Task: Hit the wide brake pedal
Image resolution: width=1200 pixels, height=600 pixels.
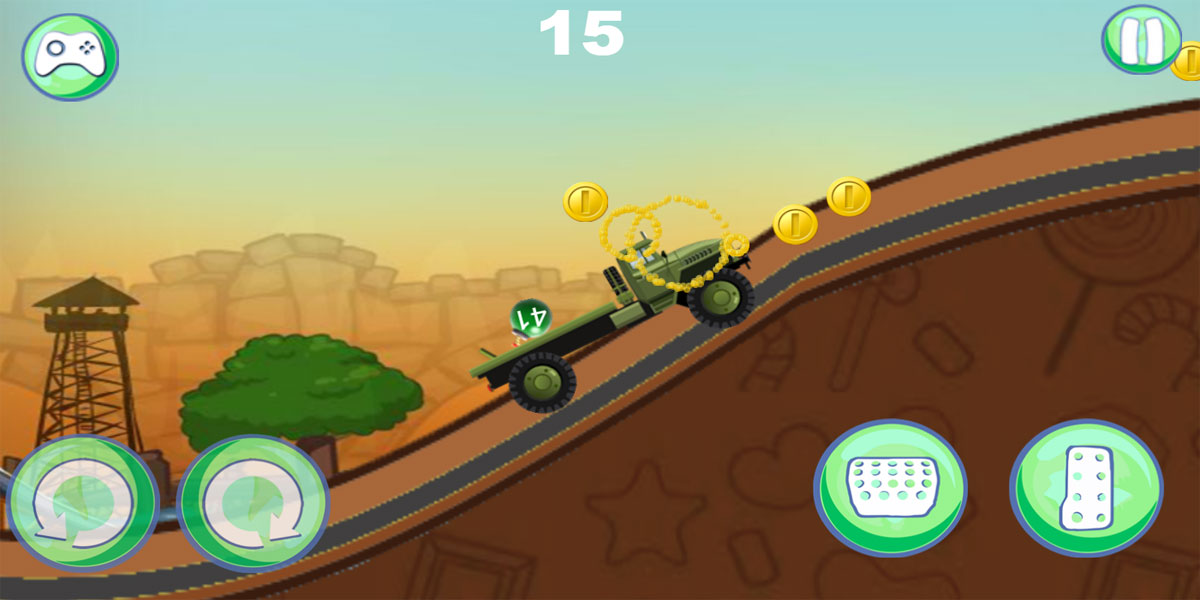Action: coord(889,487)
